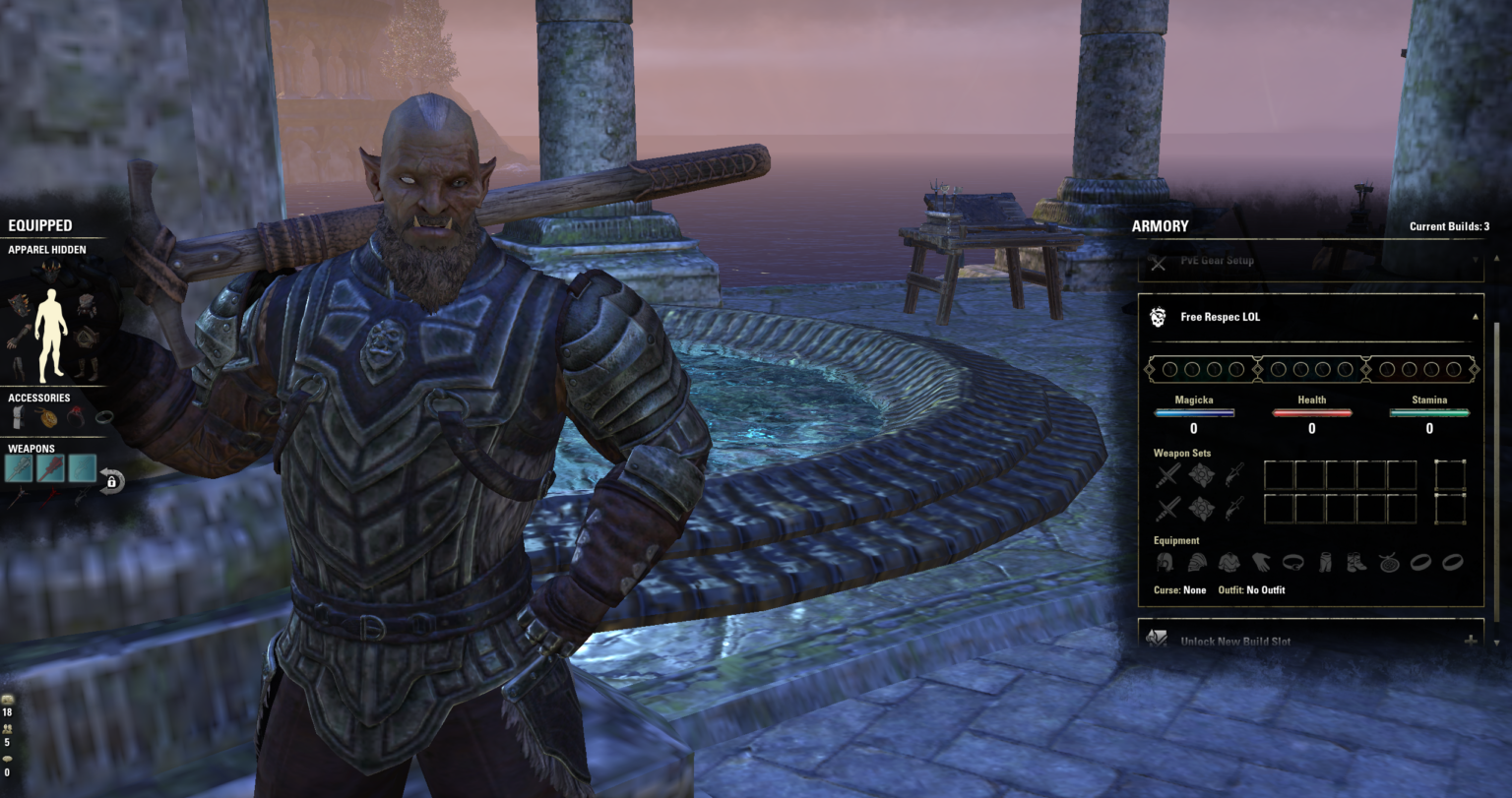Toggle the weapon lock icon under Weapons
This screenshot has height=798, width=1512.
111,482
